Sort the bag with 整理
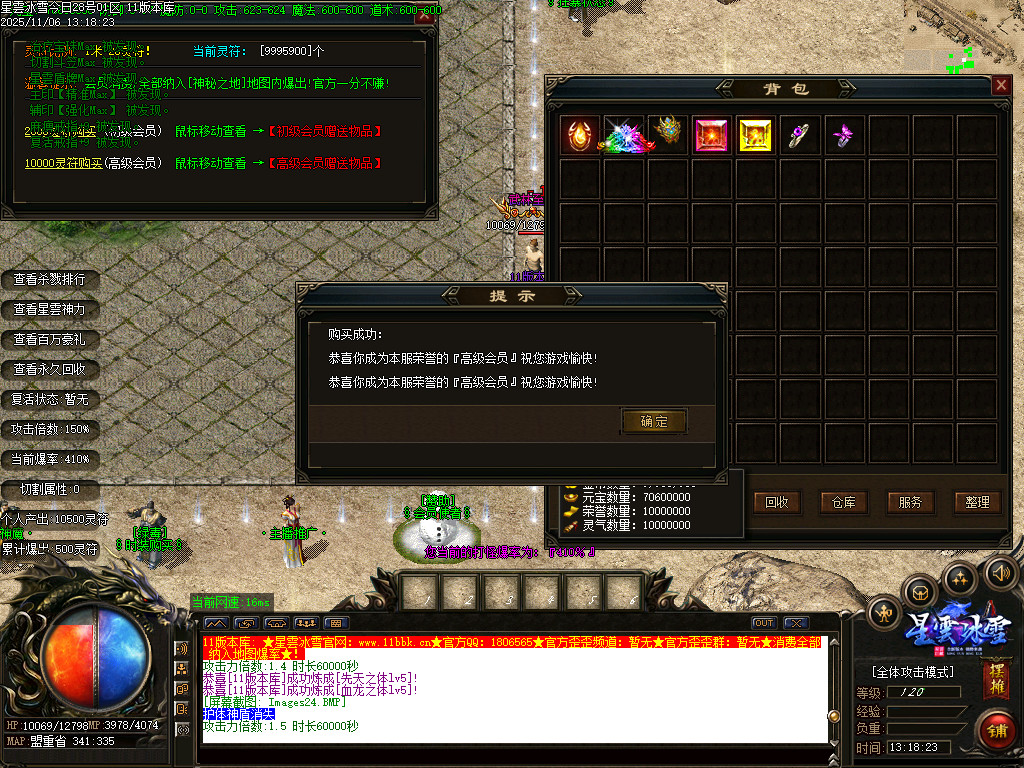This screenshot has width=1024, height=768. tap(977, 502)
